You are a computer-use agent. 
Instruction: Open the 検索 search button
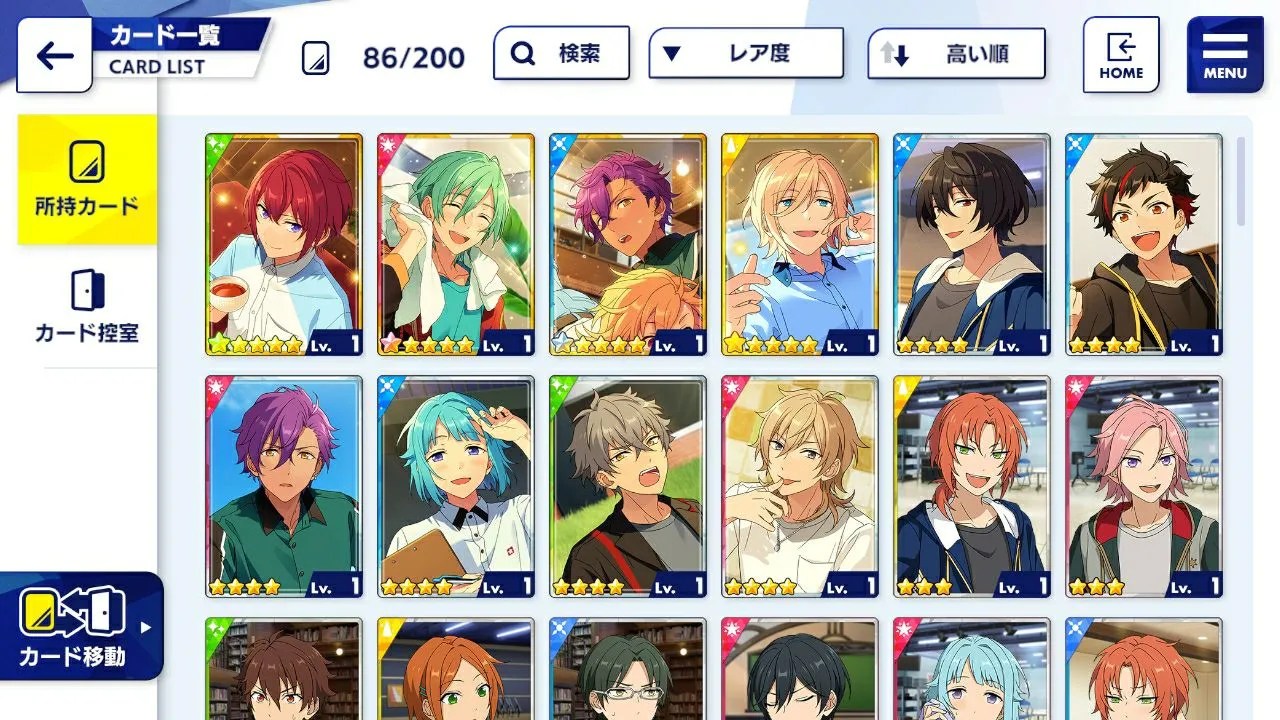[x=561, y=53]
